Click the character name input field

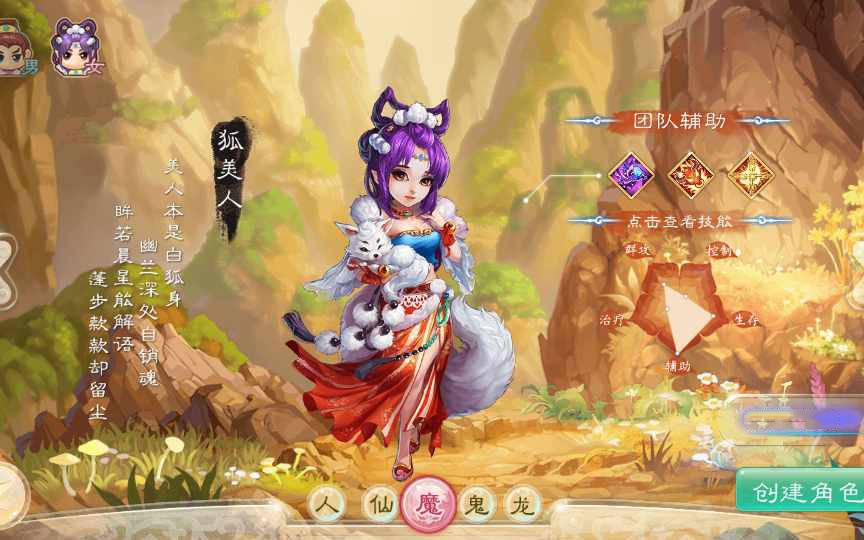coord(800,419)
